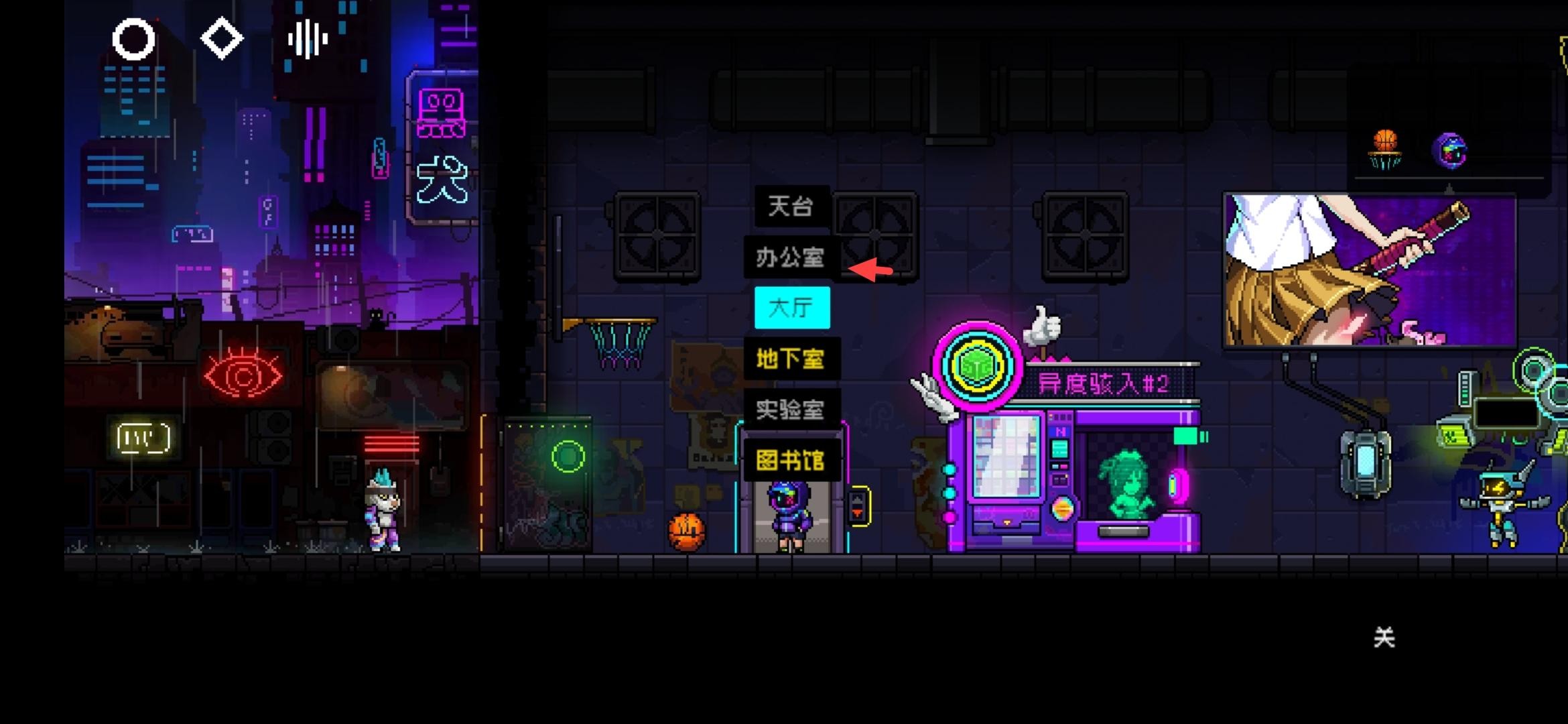1568x724 pixels.
Task: Choose 实验室 in the floor list
Action: pos(791,410)
